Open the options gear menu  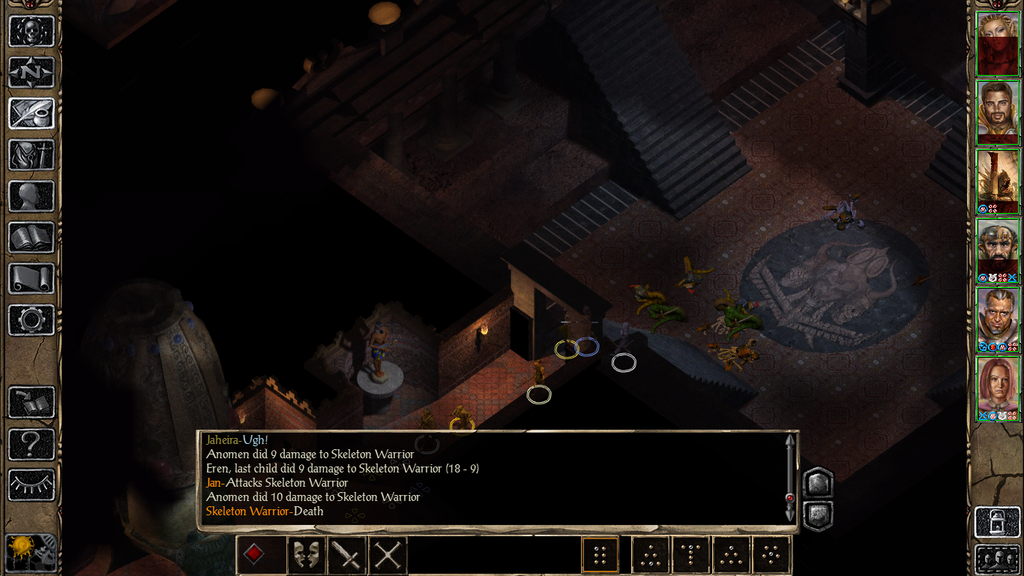point(31,320)
